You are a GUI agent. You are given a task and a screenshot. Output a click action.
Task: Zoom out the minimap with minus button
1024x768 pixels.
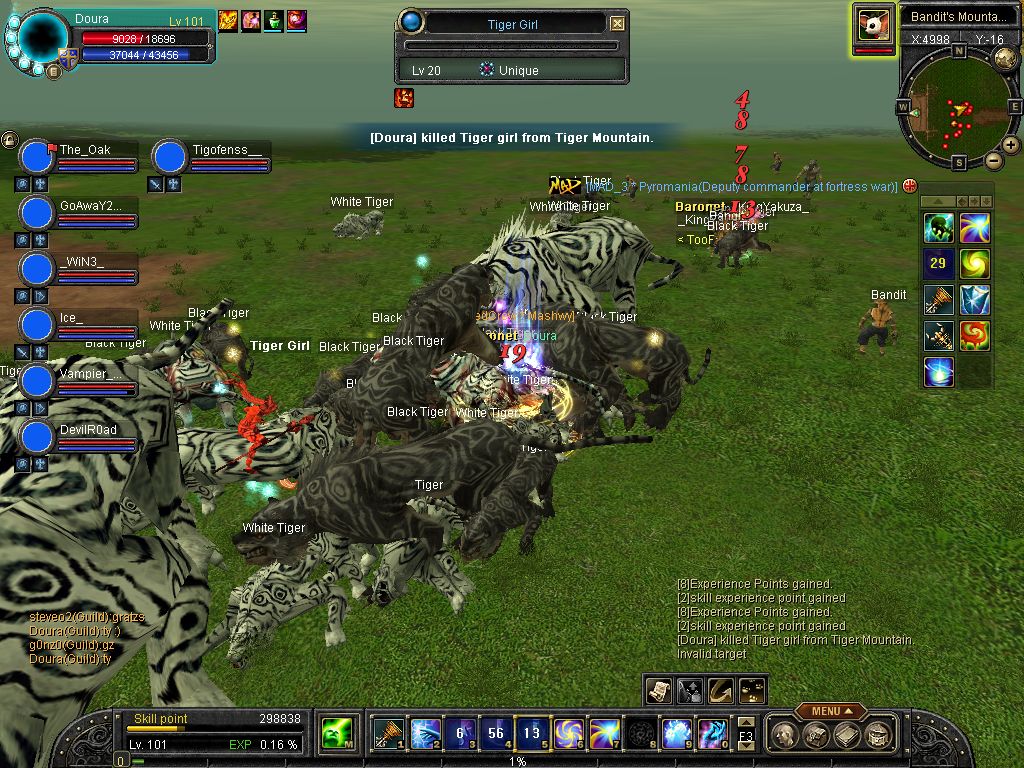coord(994,160)
